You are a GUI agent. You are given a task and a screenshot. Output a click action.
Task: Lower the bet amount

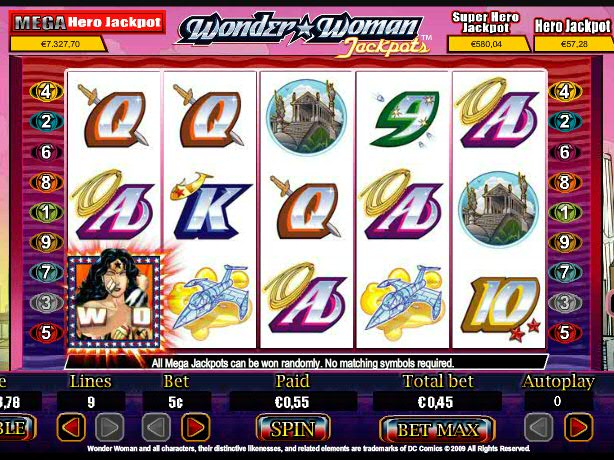coord(158,429)
